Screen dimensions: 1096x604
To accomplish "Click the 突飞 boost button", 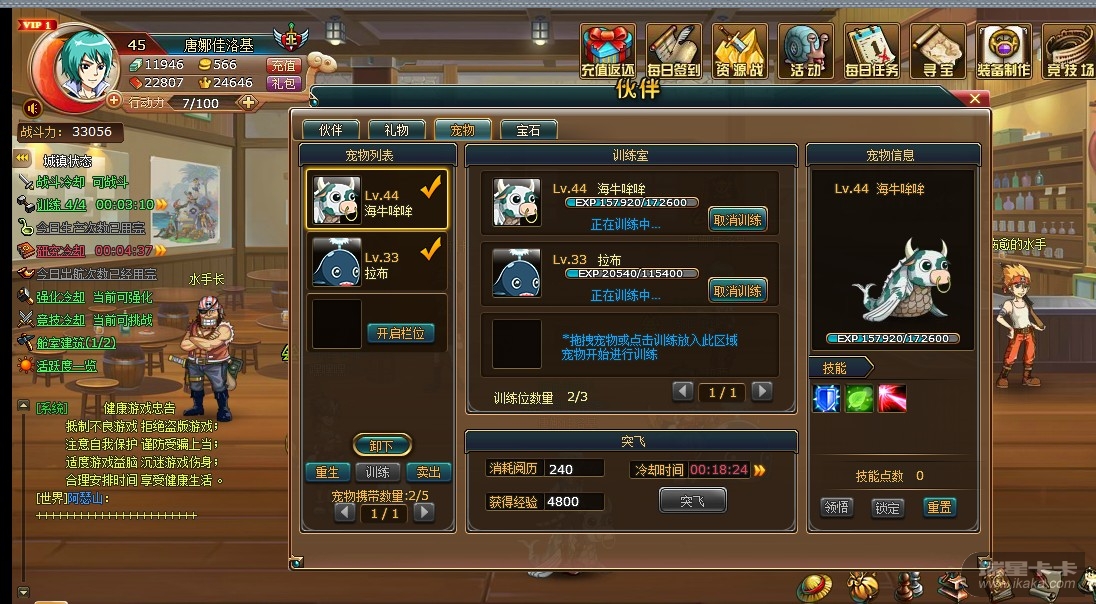I will (x=692, y=500).
